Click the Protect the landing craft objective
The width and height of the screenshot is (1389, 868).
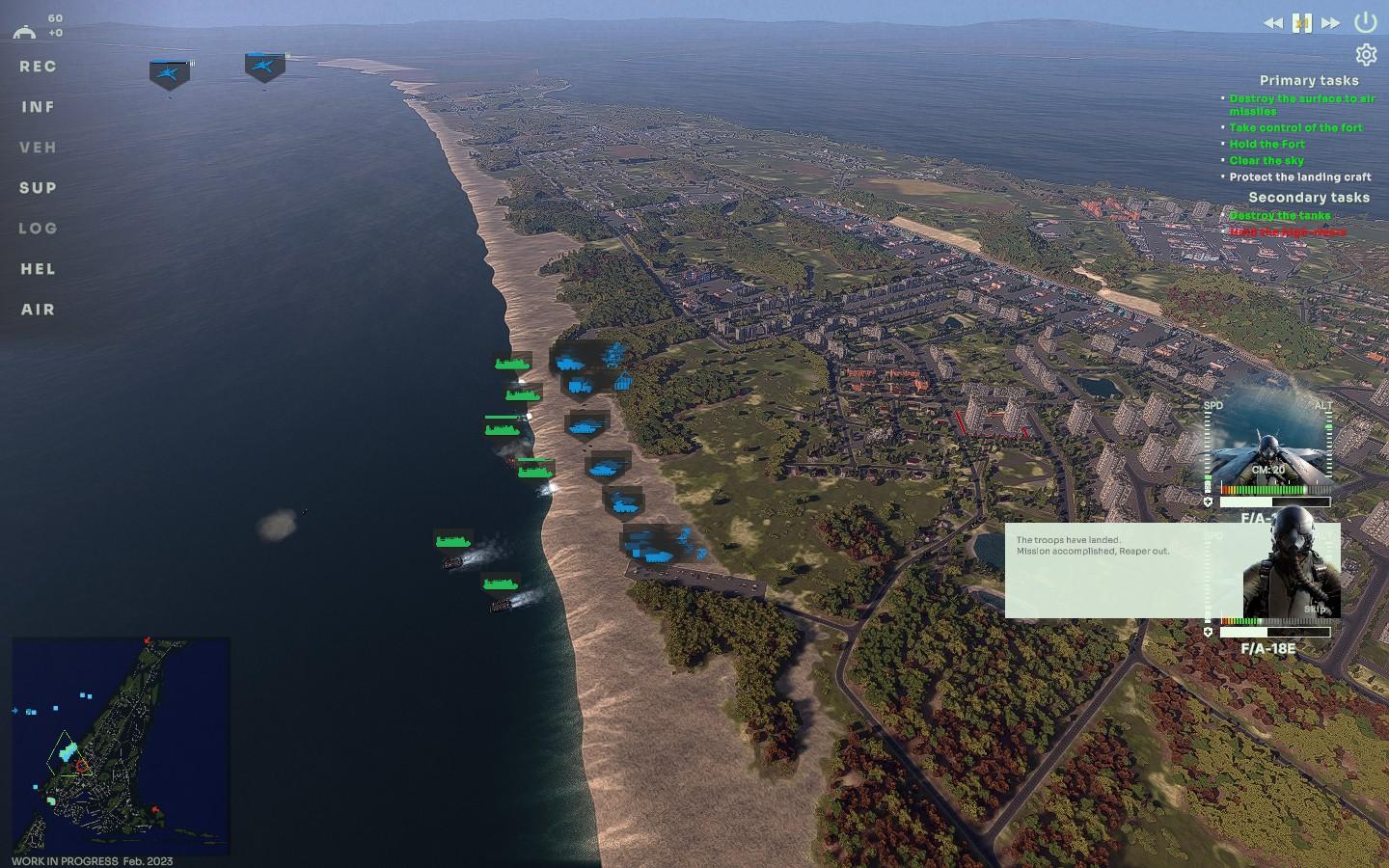click(1299, 177)
